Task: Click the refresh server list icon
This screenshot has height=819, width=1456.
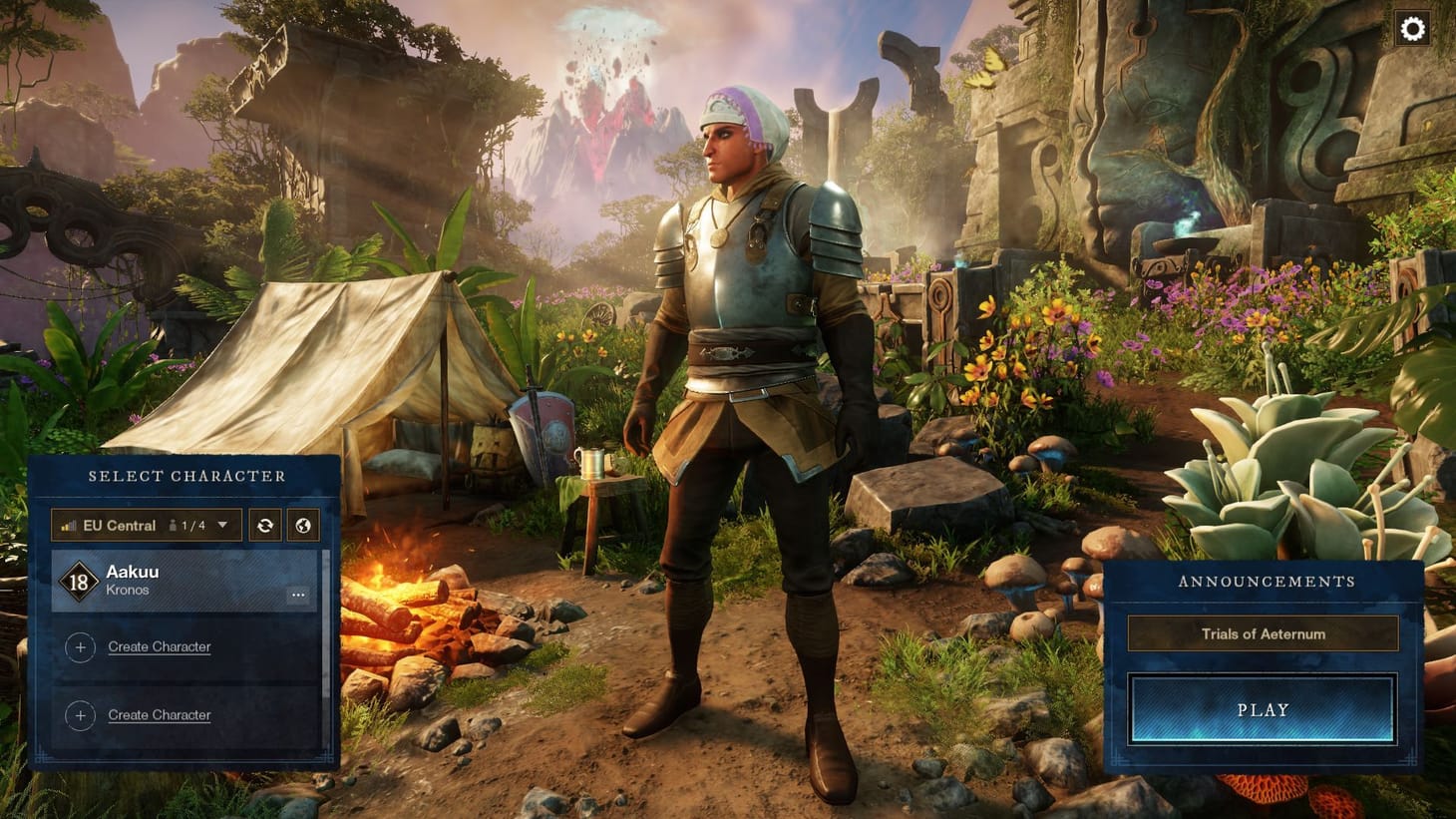Action: (266, 526)
